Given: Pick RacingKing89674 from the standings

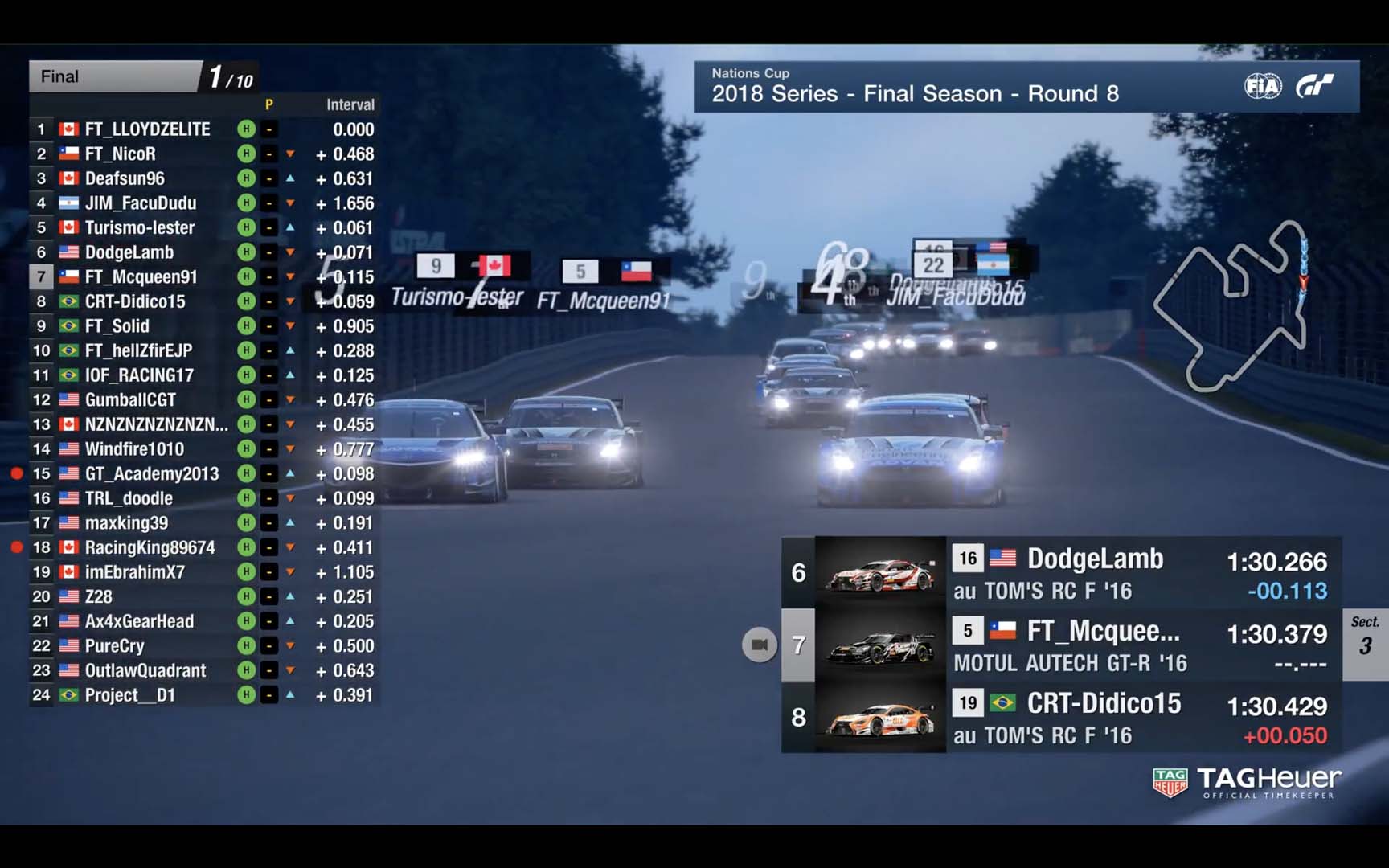Looking at the screenshot, I should pyautogui.click(x=150, y=548).
